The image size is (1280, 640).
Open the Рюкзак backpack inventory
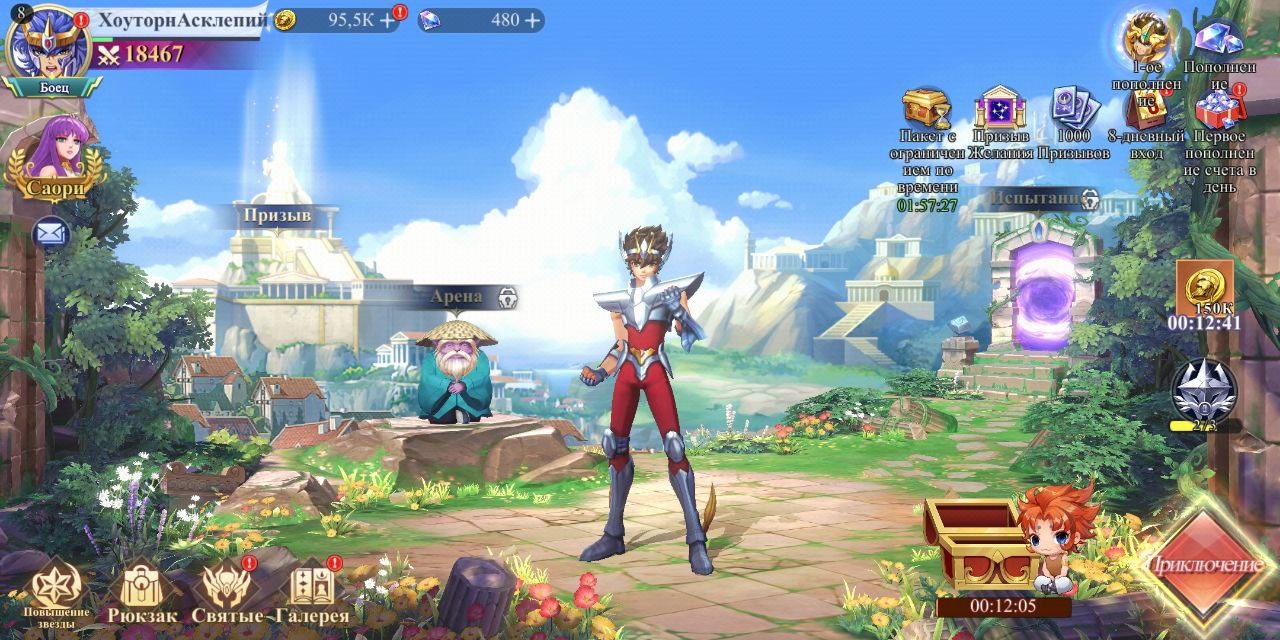pyautogui.click(x=142, y=590)
